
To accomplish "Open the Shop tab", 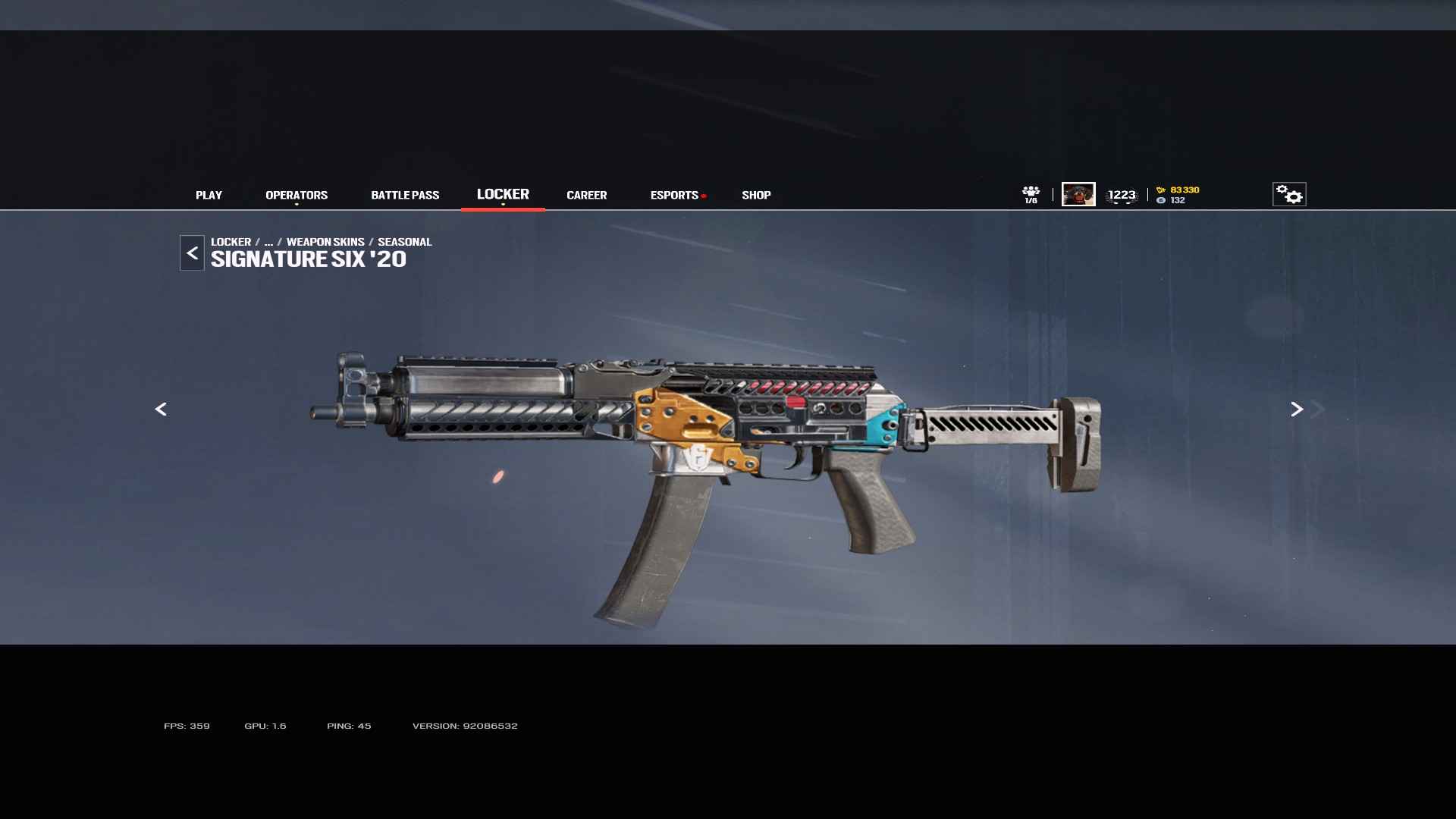I will pyautogui.click(x=756, y=195).
